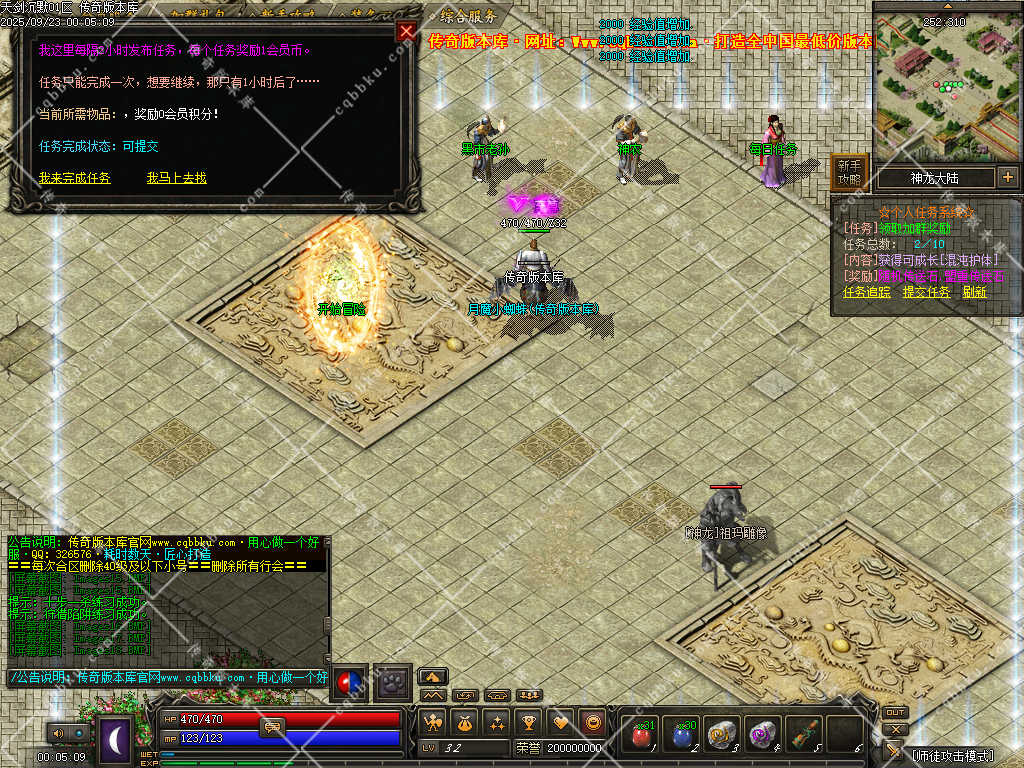
Task: Use the purple gem stone in slot 4
Action: [x=763, y=735]
